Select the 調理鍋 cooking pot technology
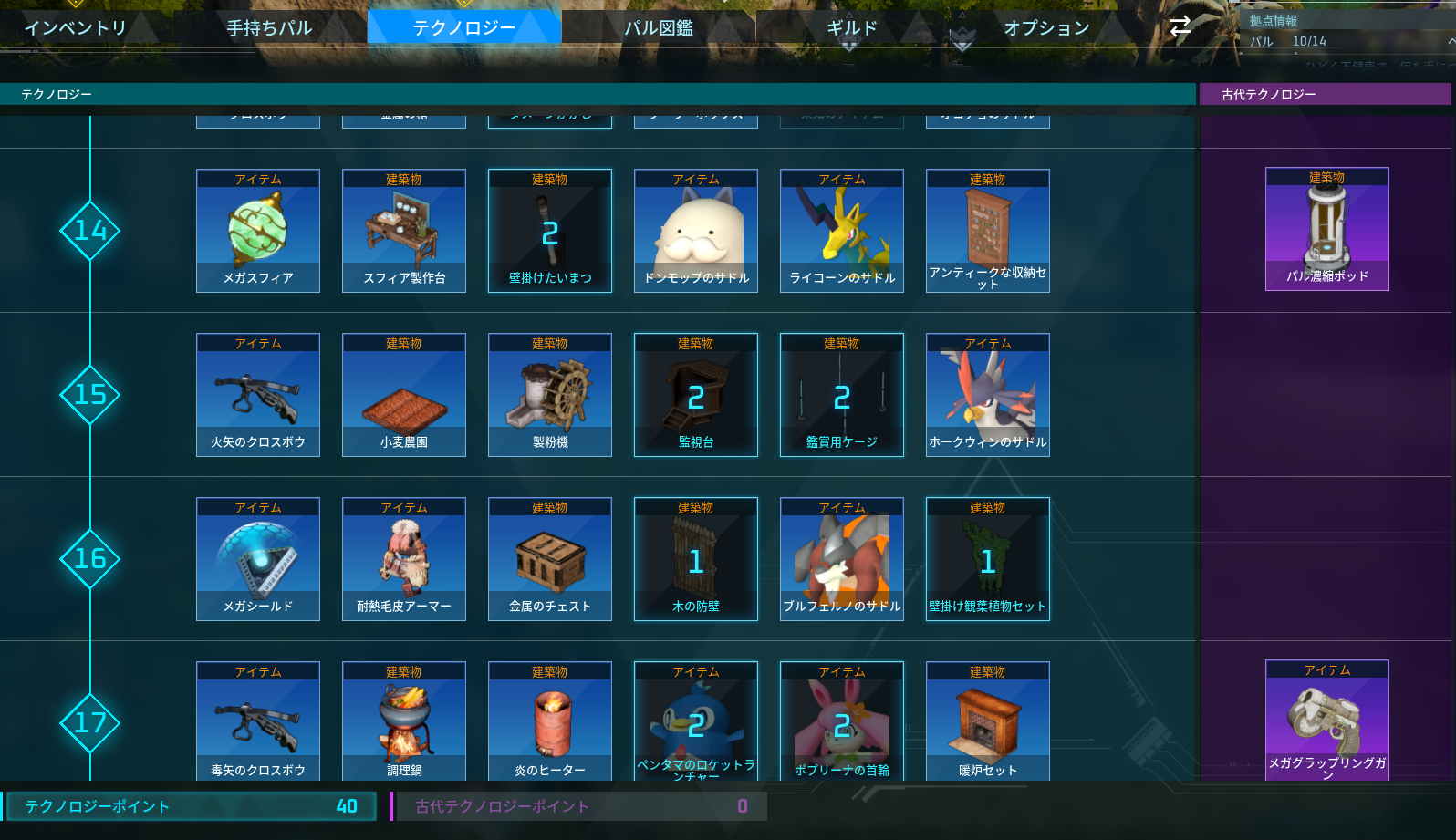The width and height of the screenshot is (1456, 840). click(x=403, y=721)
